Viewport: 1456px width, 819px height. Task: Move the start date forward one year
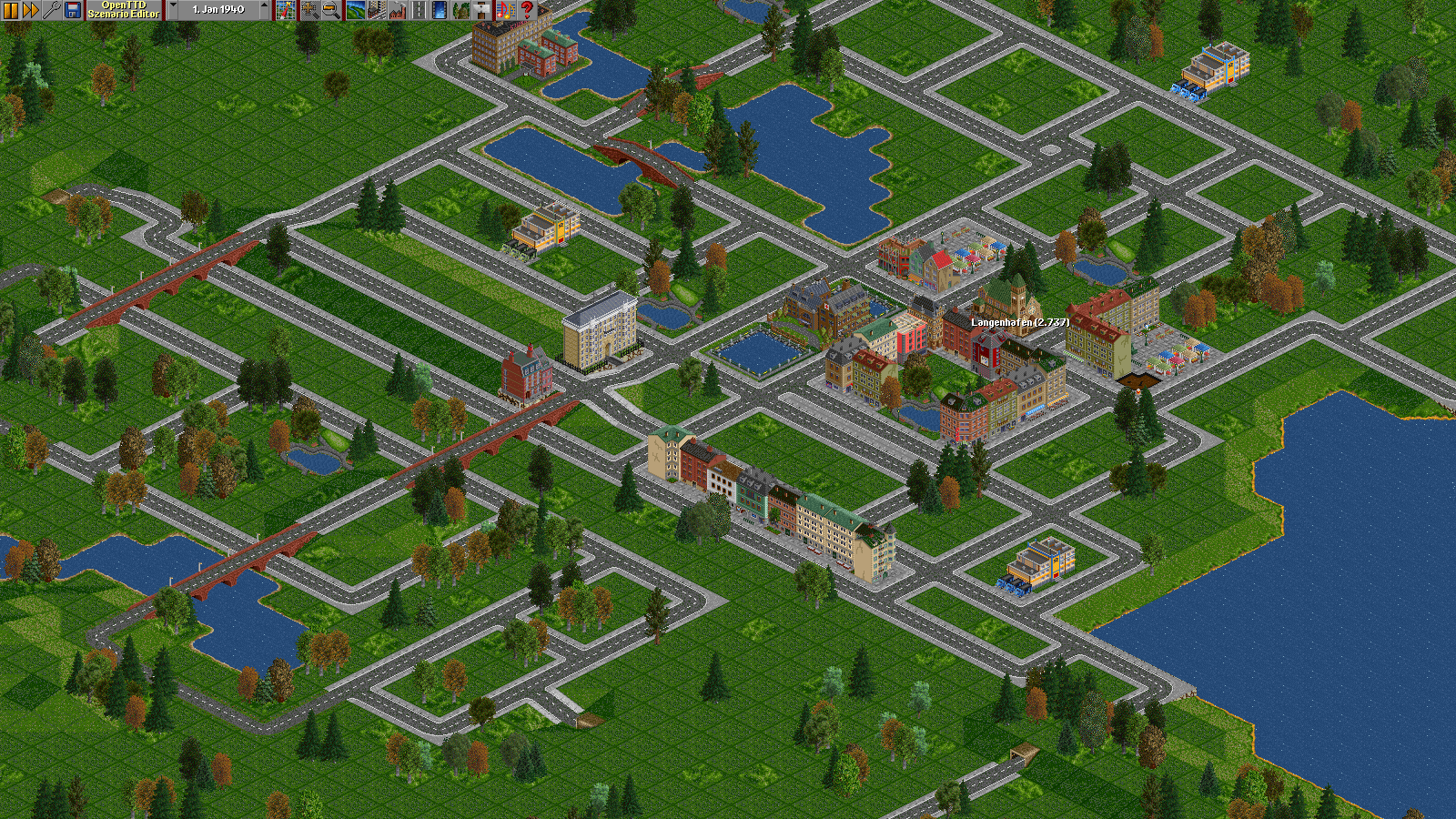265,10
